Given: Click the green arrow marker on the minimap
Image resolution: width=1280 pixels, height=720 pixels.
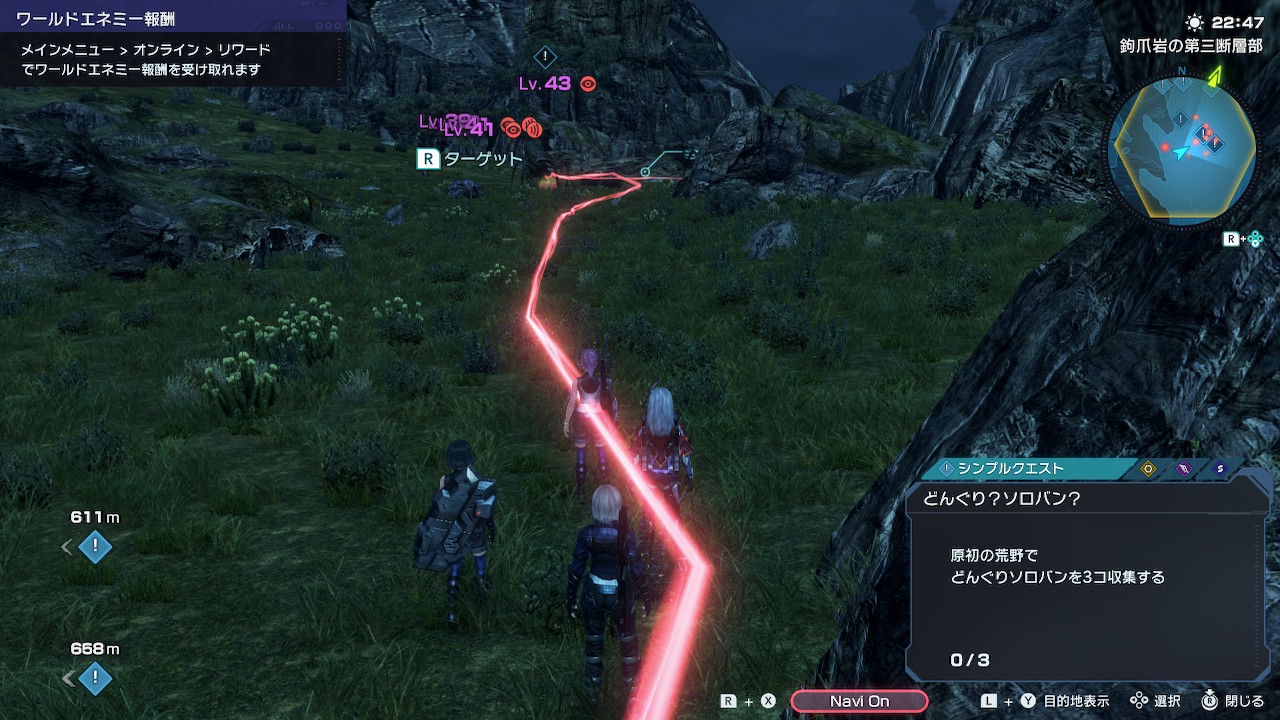Looking at the screenshot, I should tap(1214, 77).
